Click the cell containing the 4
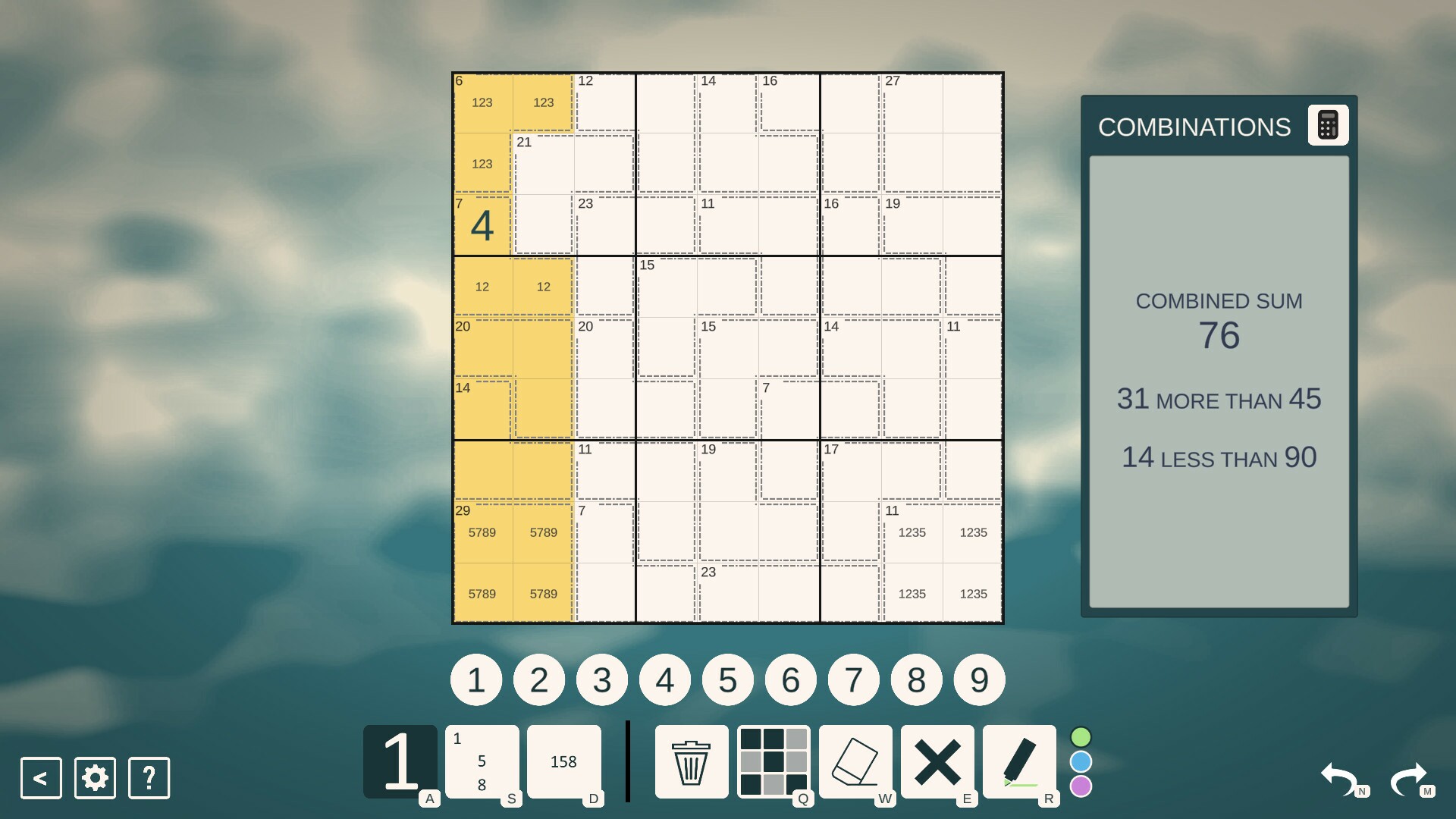The width and height of the screenshot is (1456, 819). (482, 225)
